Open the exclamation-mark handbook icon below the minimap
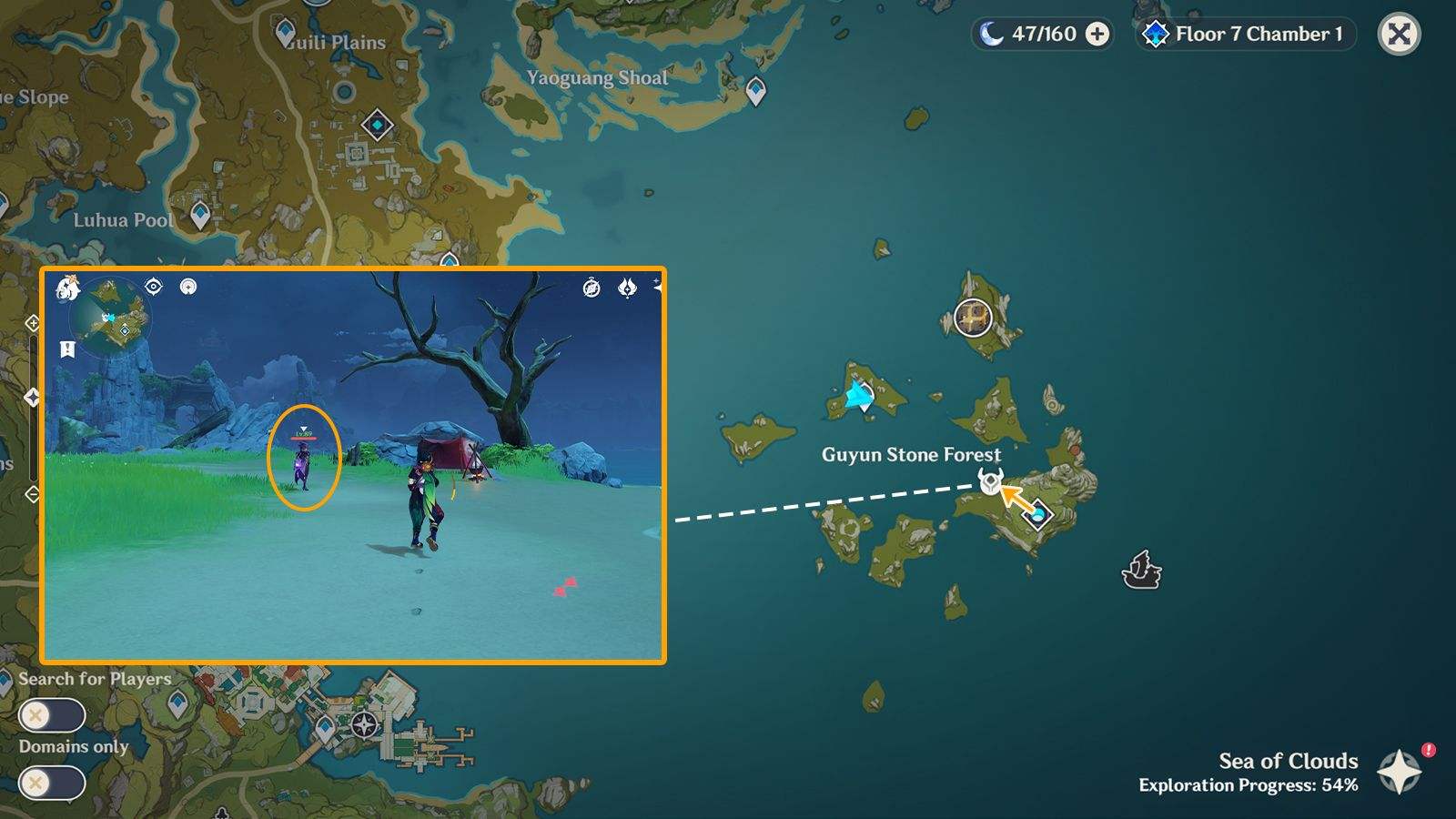This screenshot has height=819, width=1456. coord(67,347)
